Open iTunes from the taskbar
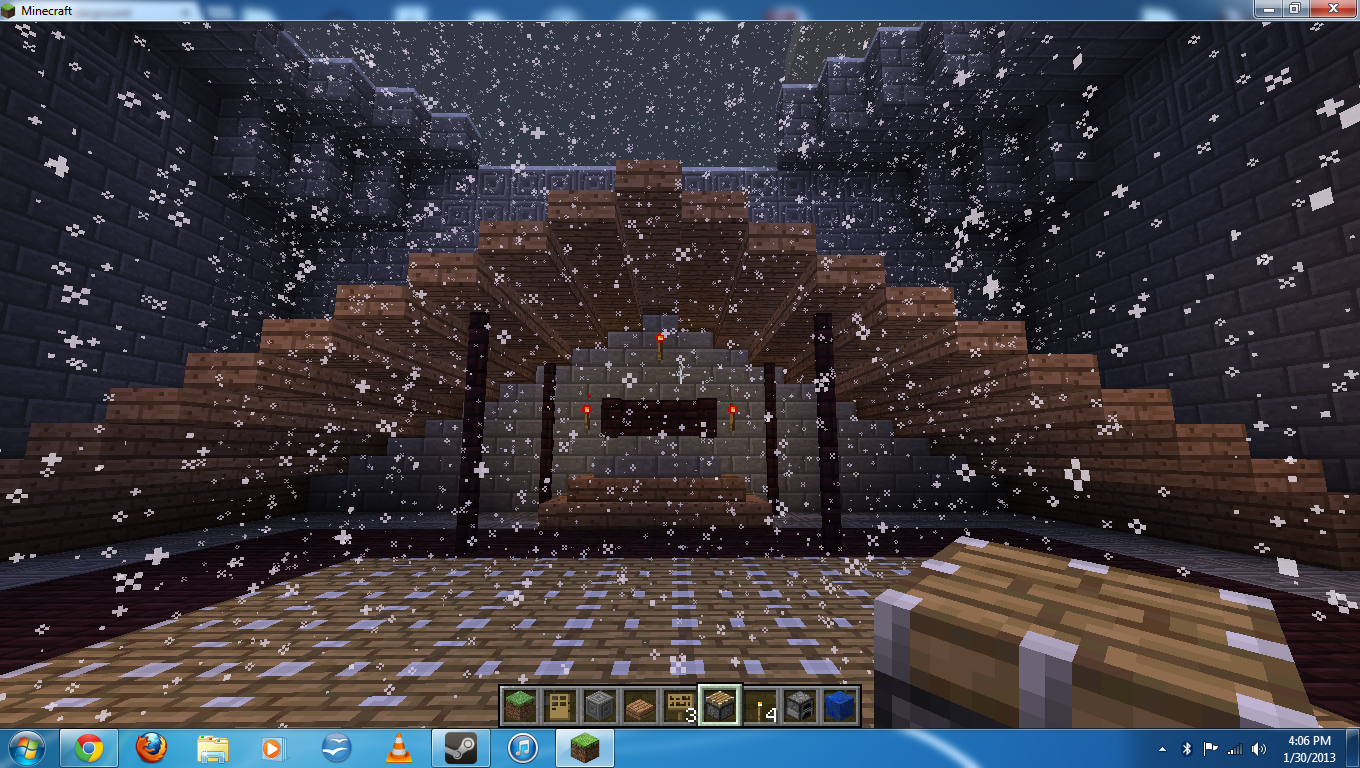 click(x=520, y=748)
